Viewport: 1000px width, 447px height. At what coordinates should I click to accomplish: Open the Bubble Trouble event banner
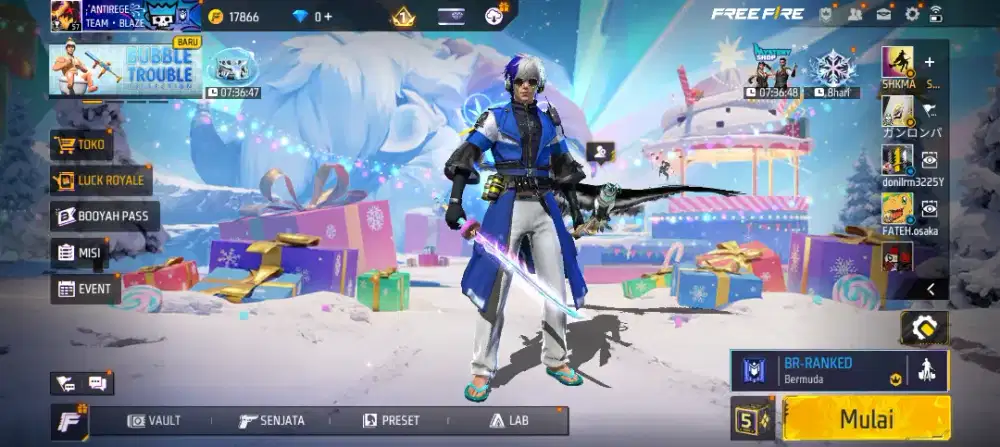coord(125,67)
